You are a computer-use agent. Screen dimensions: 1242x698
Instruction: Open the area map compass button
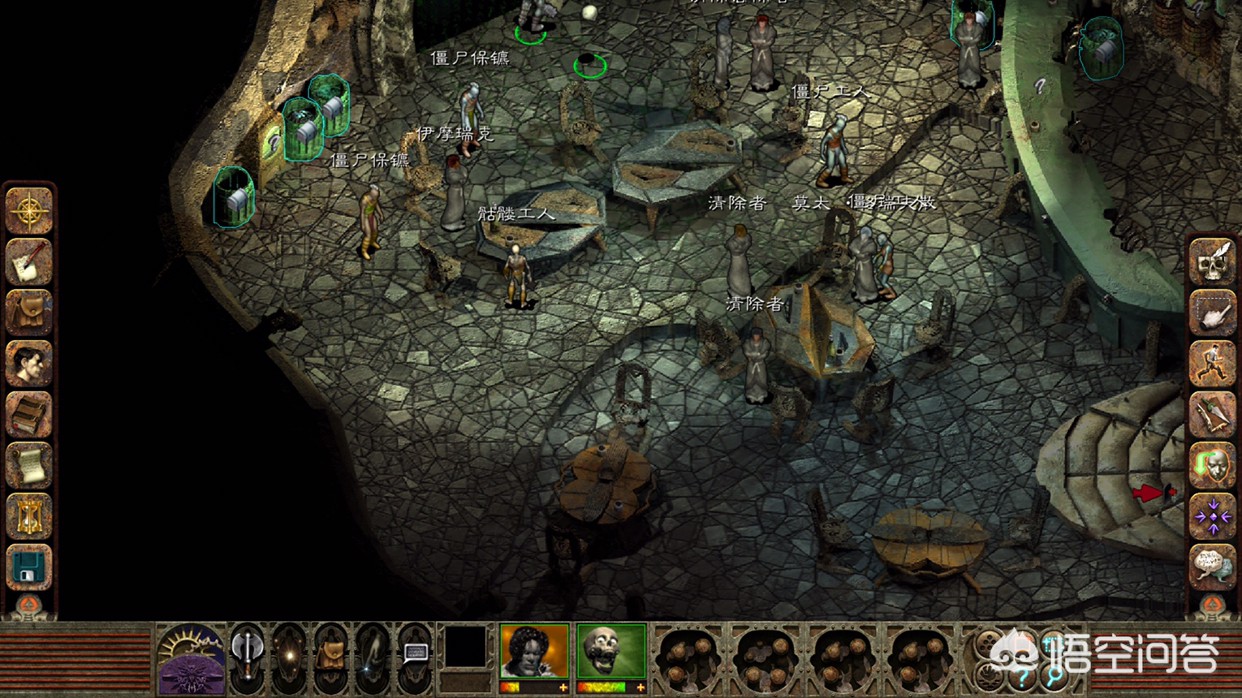pyautogui.click(x=29, y=210)
